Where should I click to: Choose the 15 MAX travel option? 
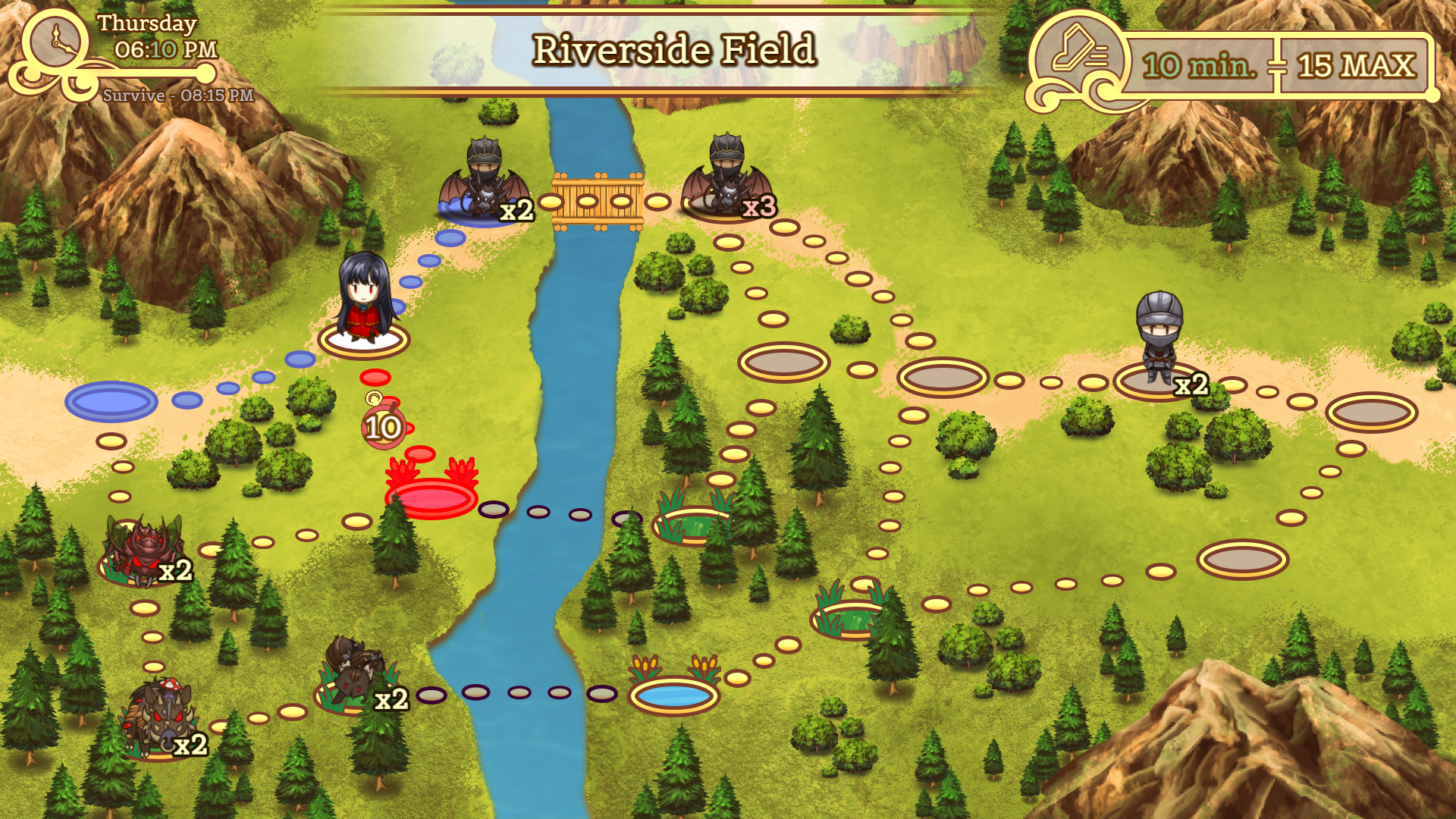point(1355,66)
